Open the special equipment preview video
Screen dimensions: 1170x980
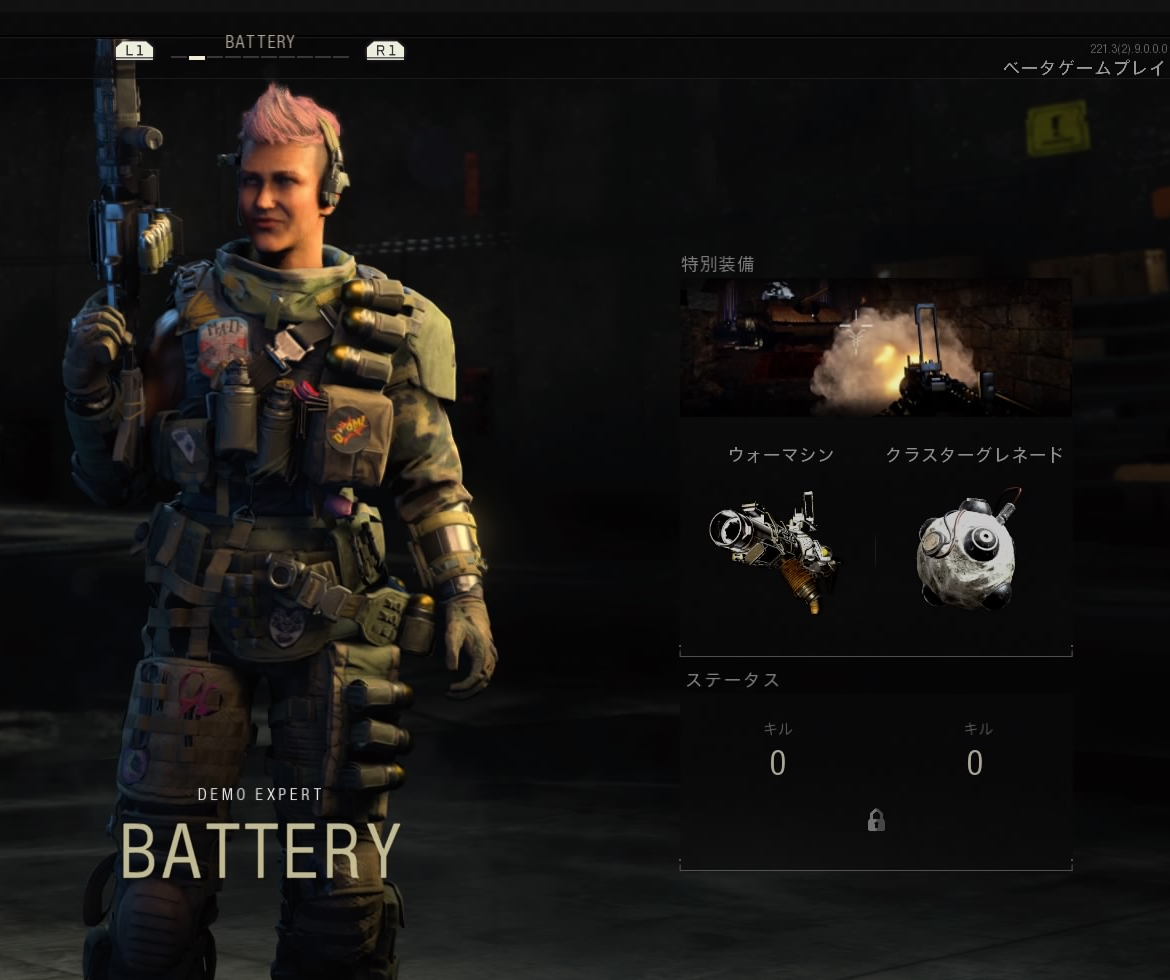pos(875,347)
